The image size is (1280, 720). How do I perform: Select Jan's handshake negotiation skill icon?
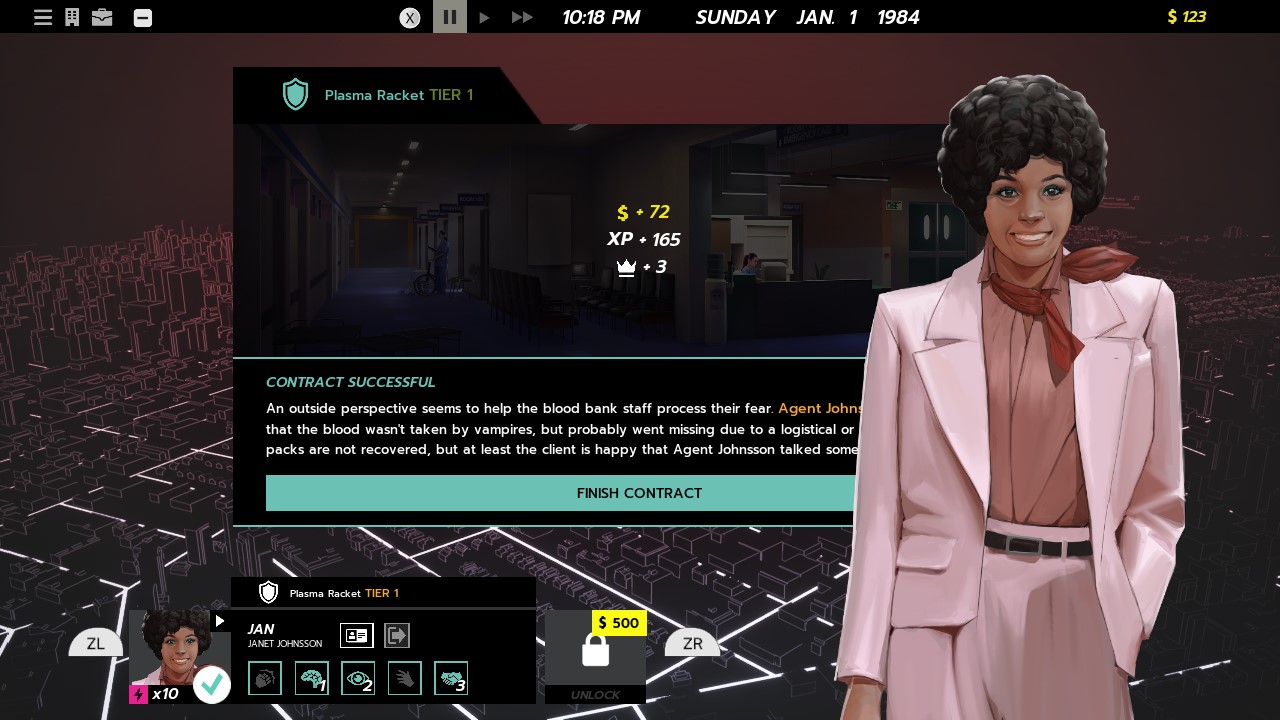click(x=451, y=678)
